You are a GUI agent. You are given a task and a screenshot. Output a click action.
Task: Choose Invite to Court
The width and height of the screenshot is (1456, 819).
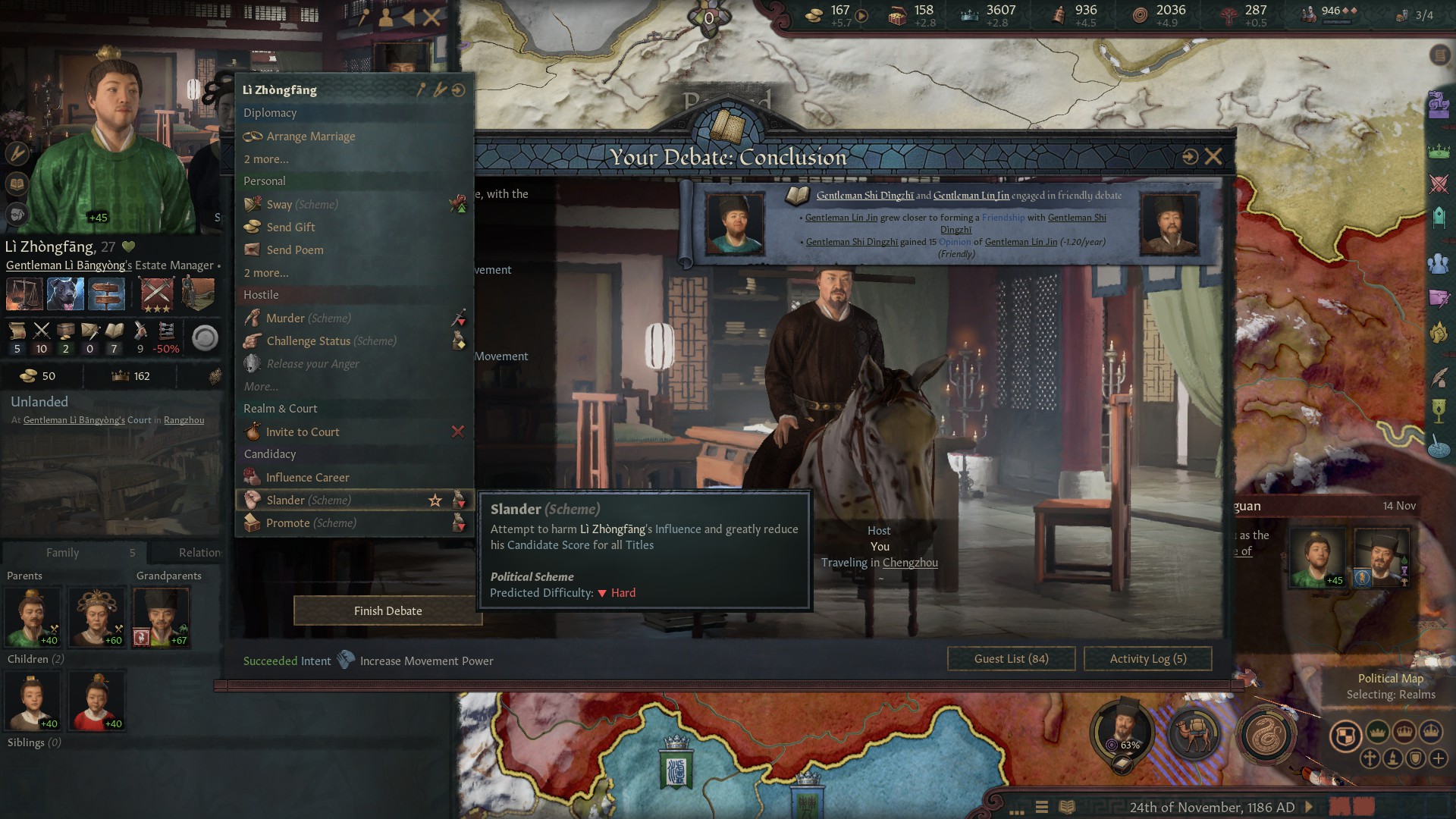coord(302,432)
